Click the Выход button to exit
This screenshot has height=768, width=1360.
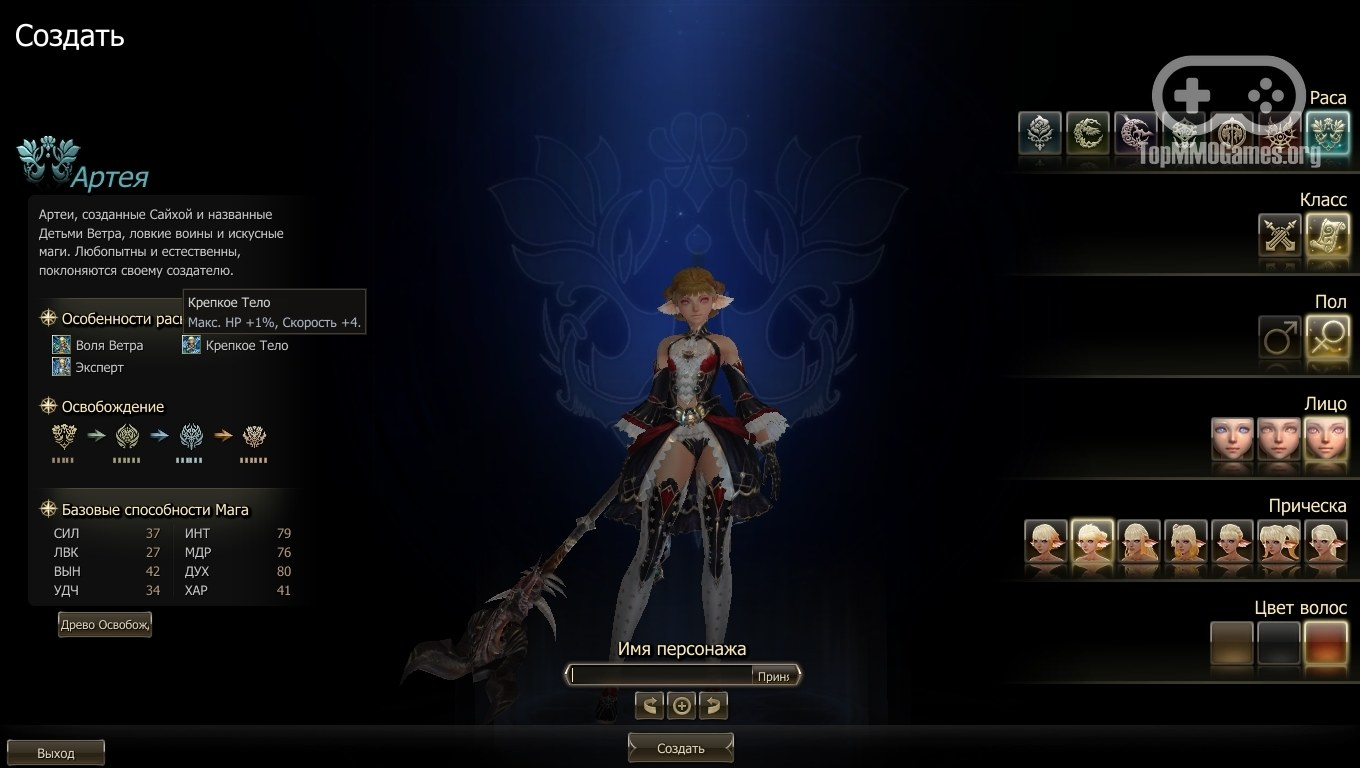[56, 751]
